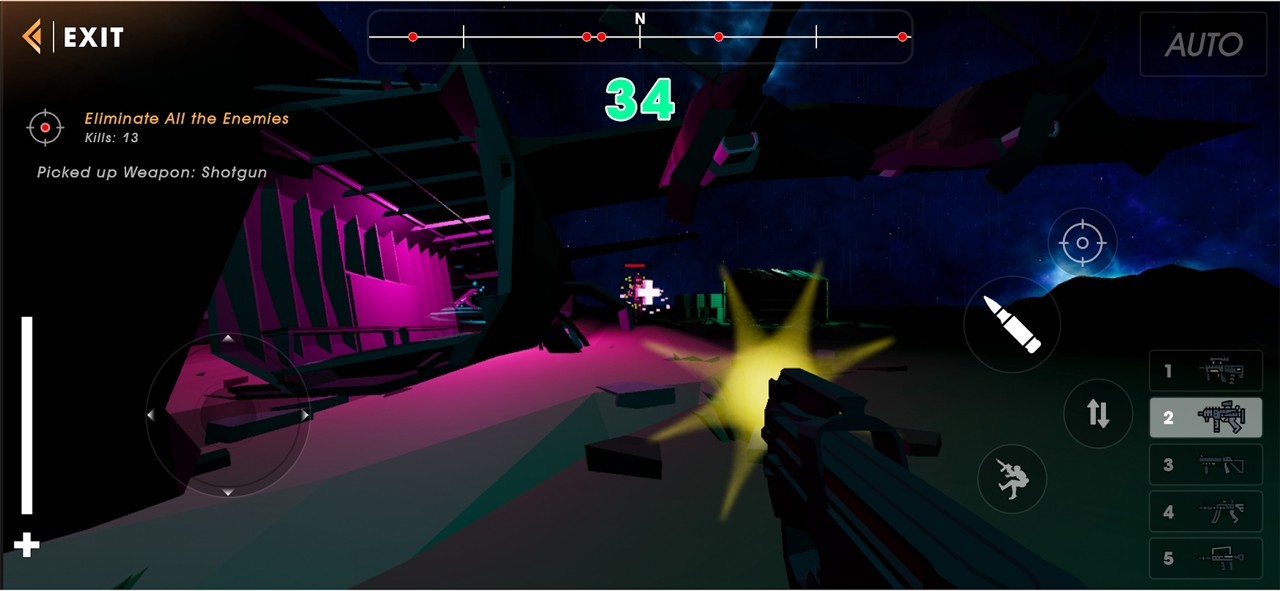The height and width of the screenshot is (591, 1280).
Task: Activate the crosshair aim button
Action: [1082, 243]
